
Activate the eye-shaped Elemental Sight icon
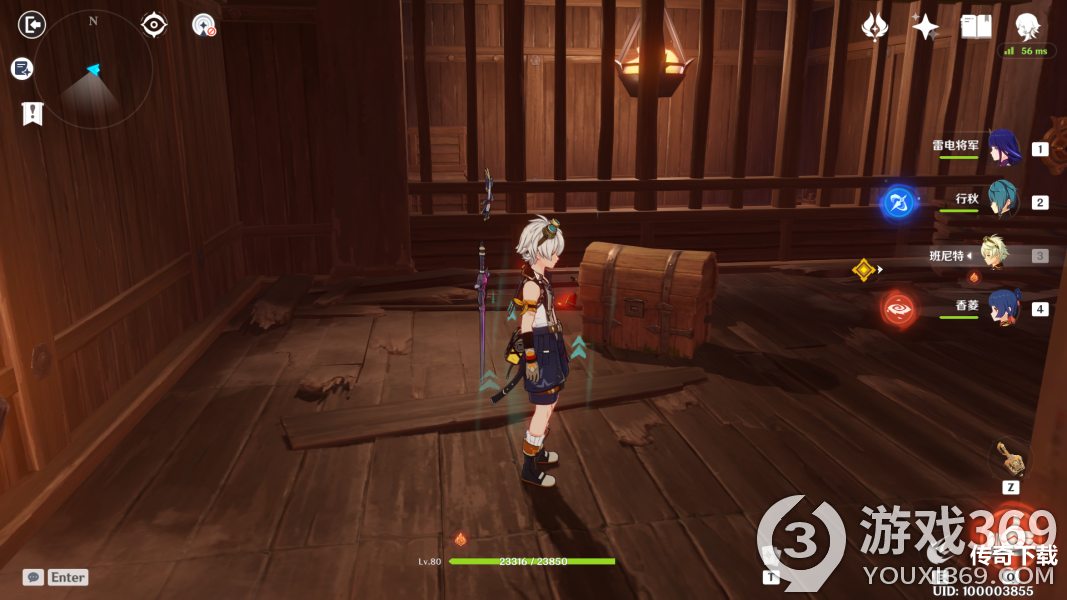[154, 24]
